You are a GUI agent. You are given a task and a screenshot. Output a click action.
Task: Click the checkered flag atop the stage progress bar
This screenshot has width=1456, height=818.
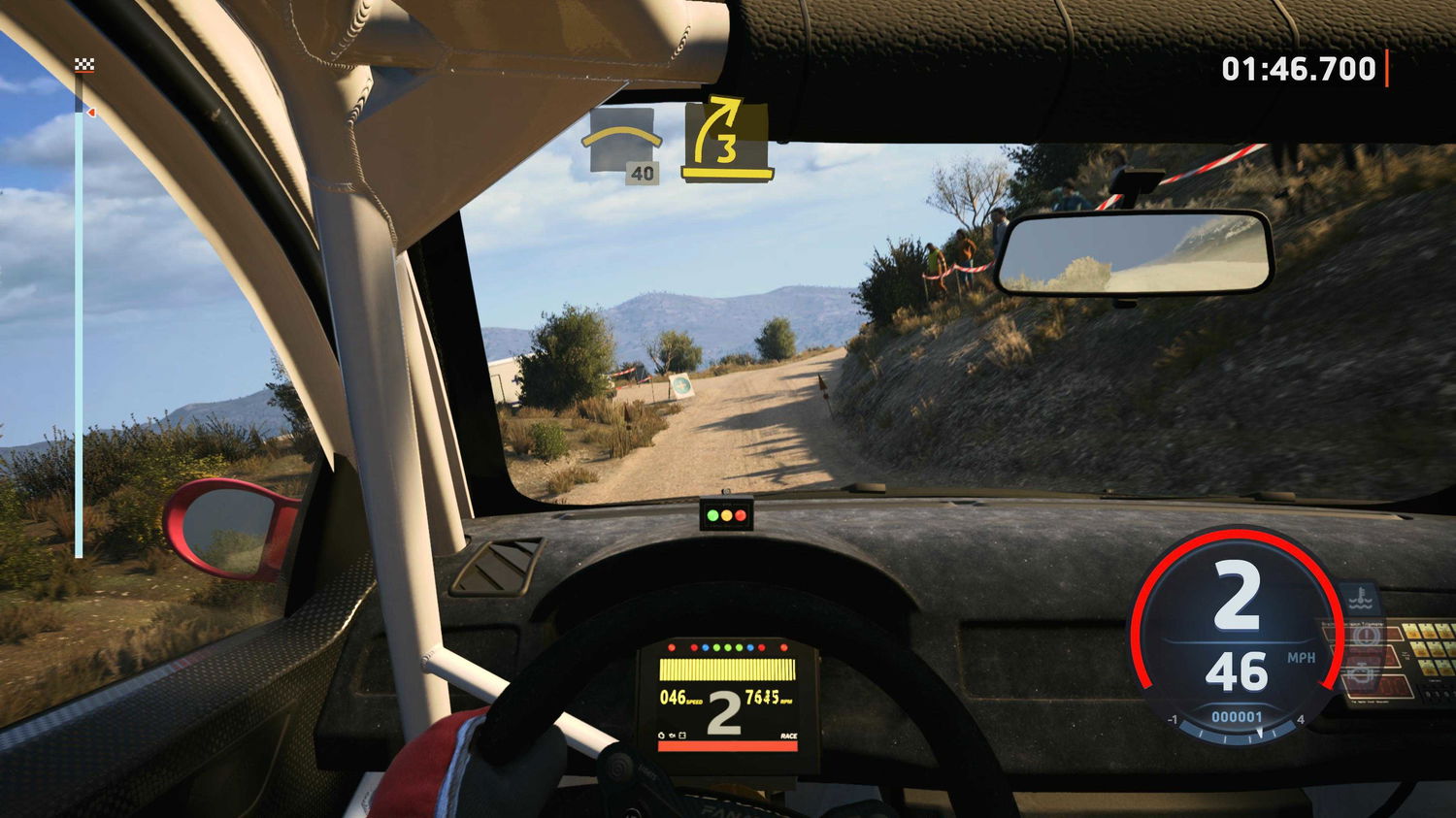tap(84, 64)
